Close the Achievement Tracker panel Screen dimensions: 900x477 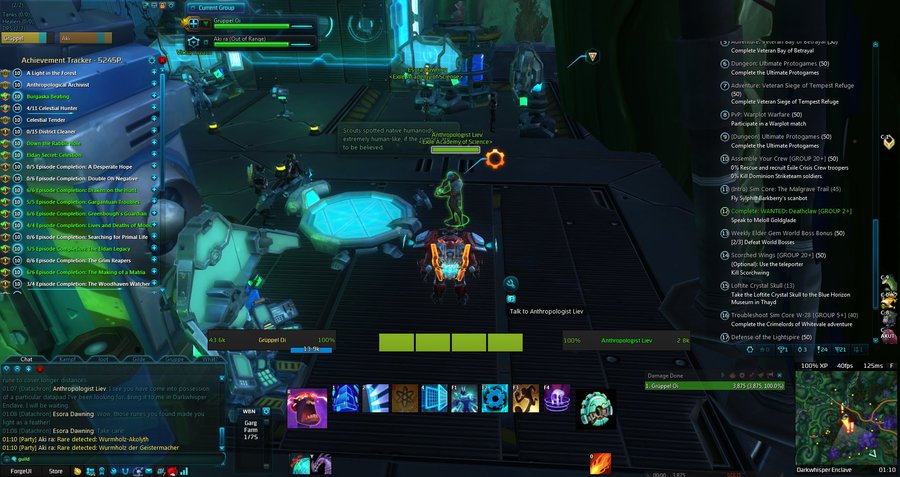coord(163,60)
